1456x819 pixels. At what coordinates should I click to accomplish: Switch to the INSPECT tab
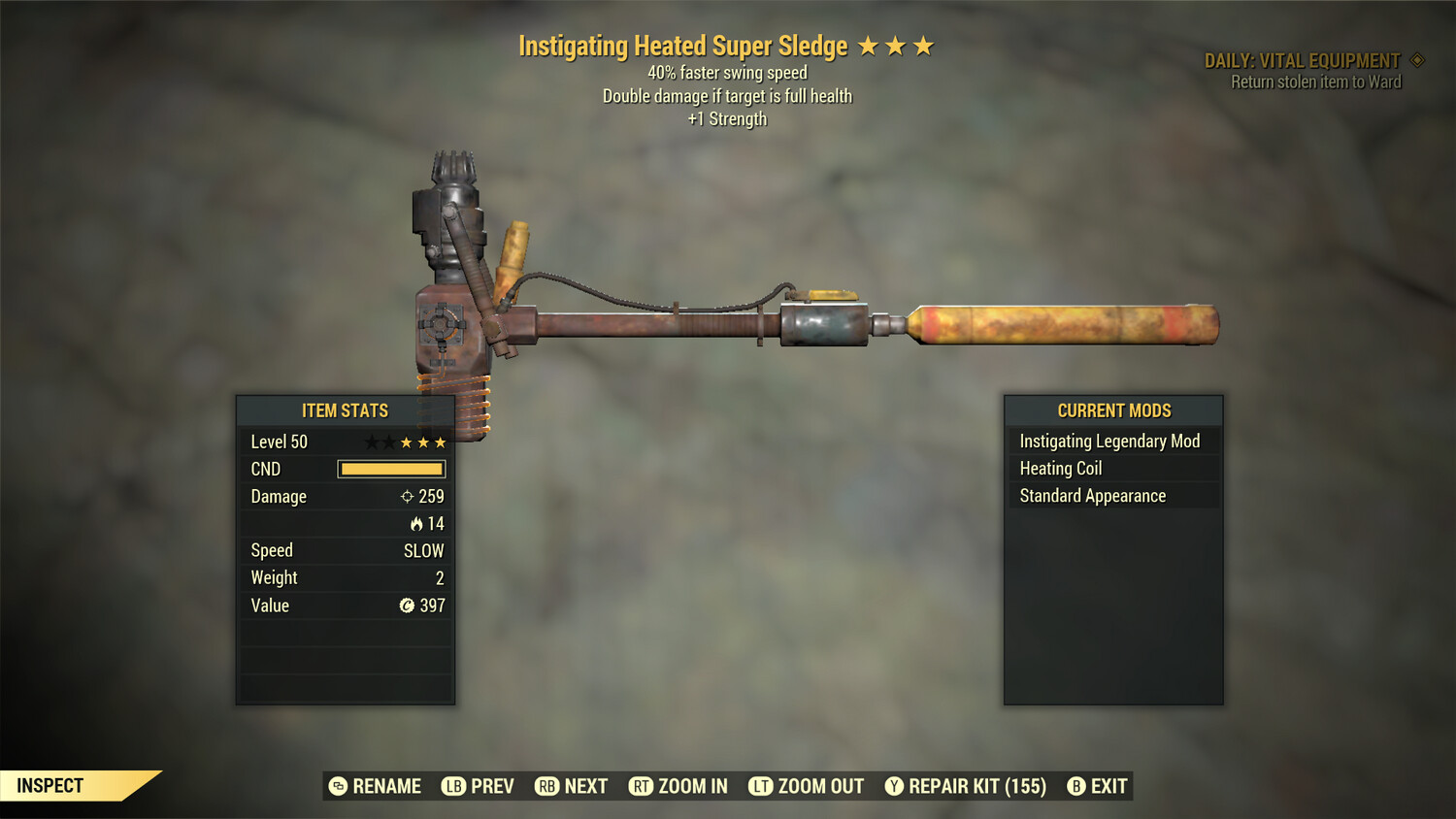pos(49,785)
